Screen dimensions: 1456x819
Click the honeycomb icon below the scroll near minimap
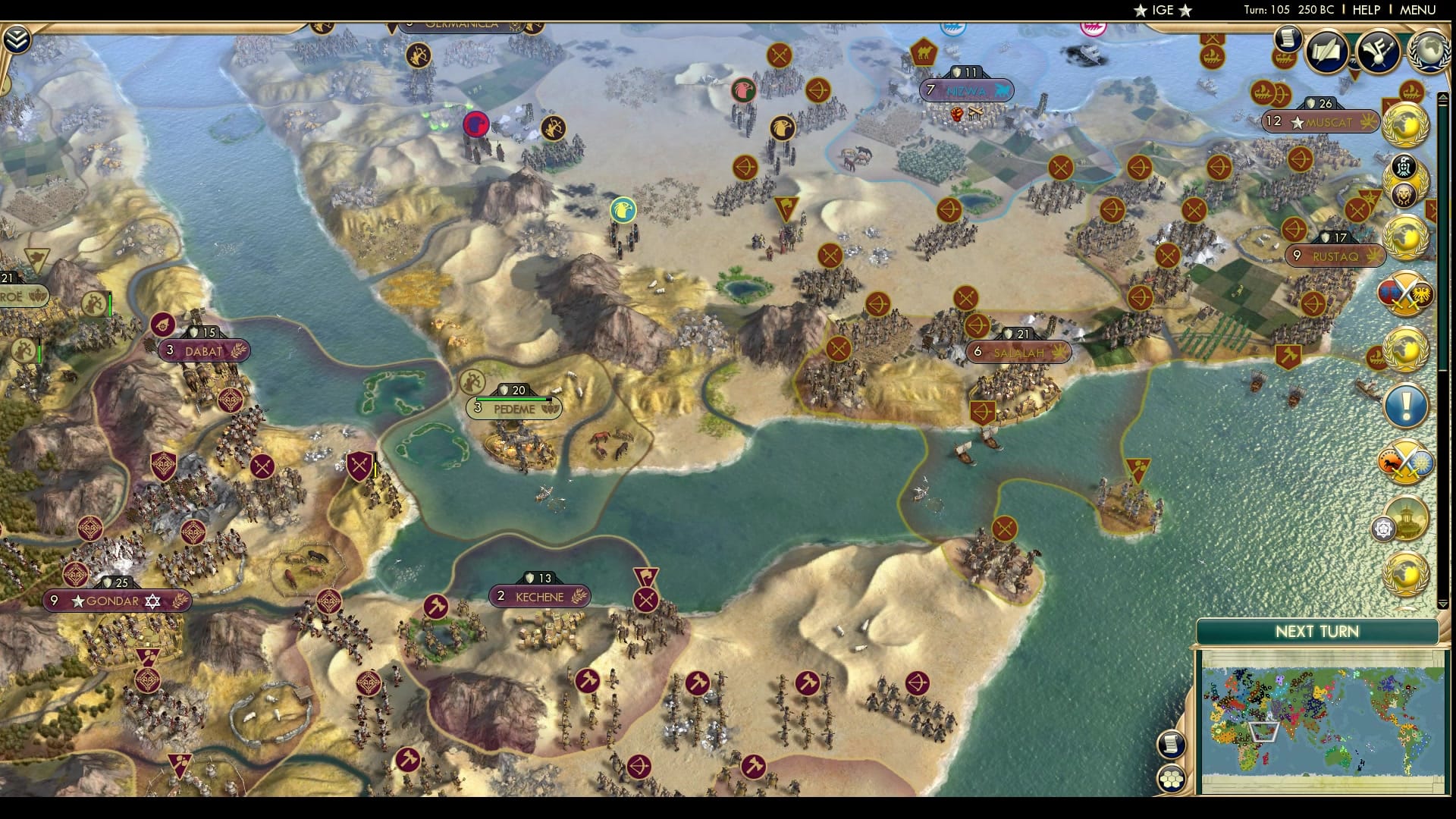(x=1171, y=778)
